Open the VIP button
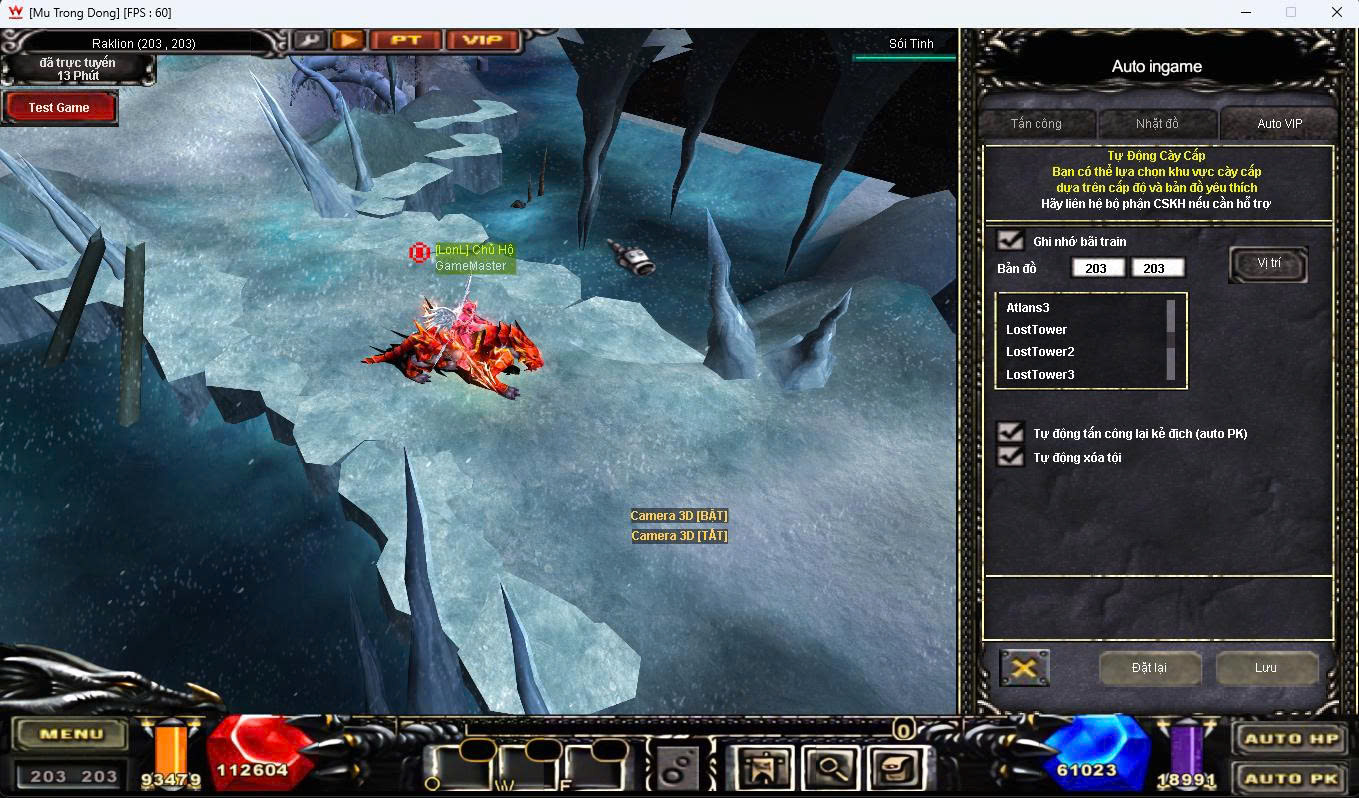1359x798 pixels. coord(482,40)
